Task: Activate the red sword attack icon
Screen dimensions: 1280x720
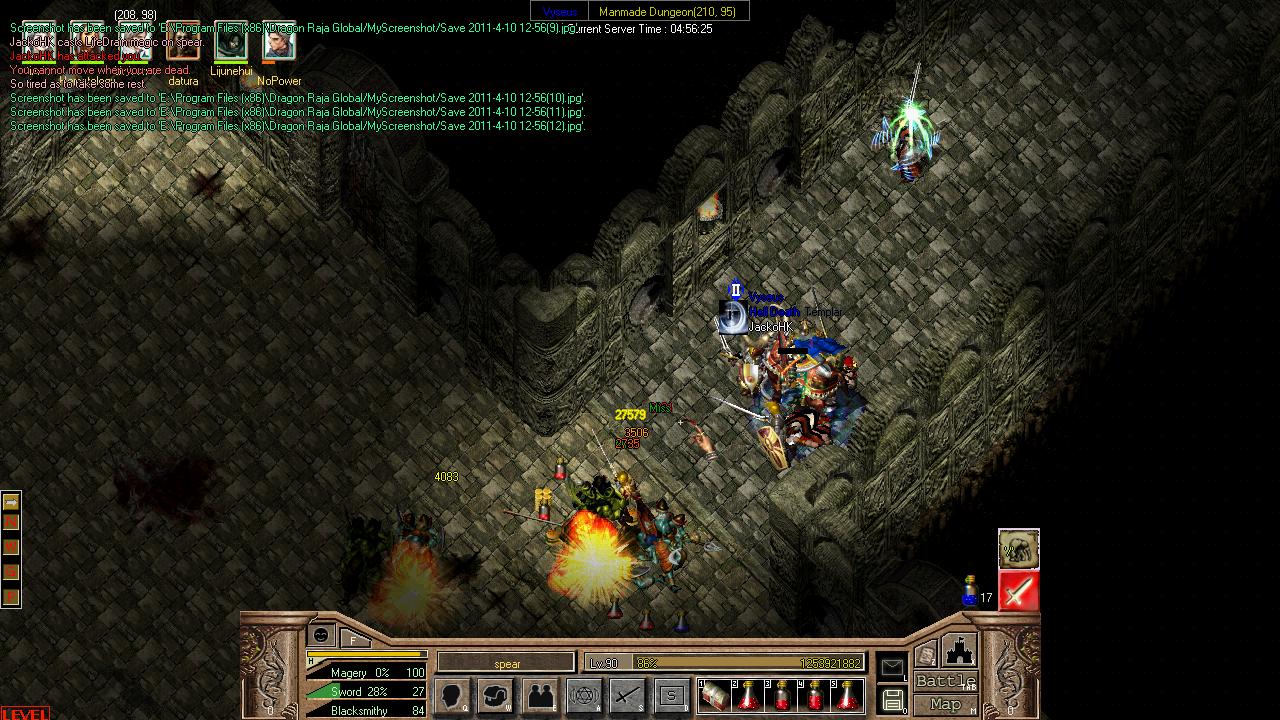Action: click(1018, 592)
